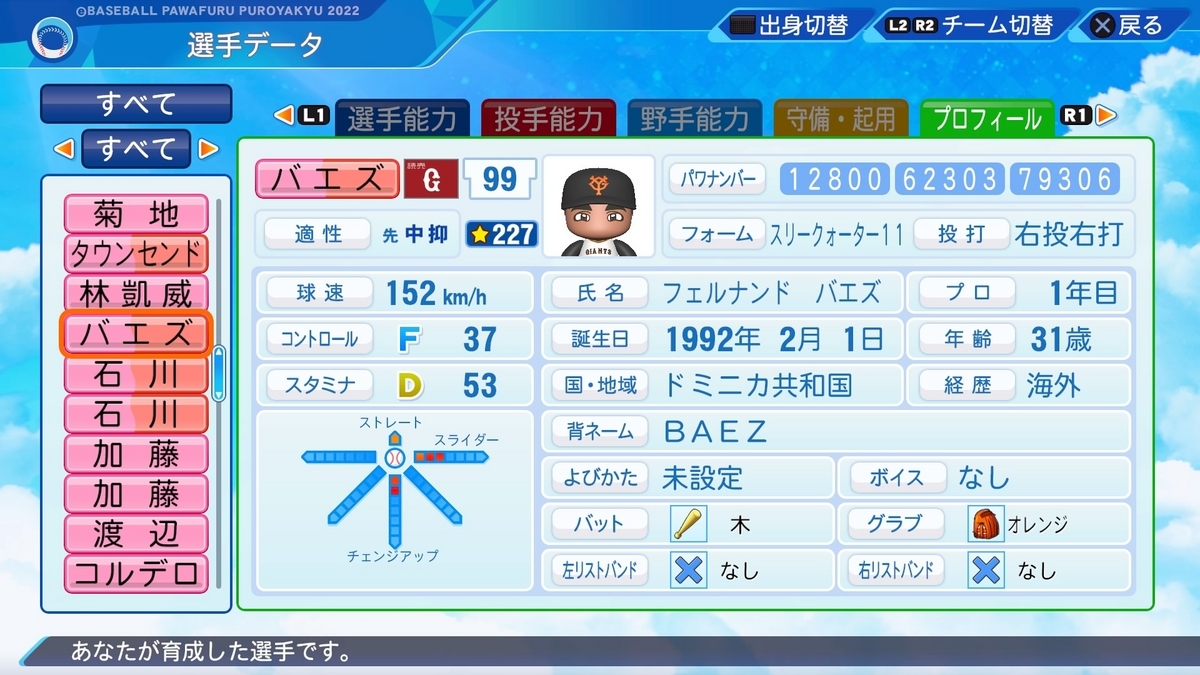Switch to the 選手能力 tab

(402, 120)
